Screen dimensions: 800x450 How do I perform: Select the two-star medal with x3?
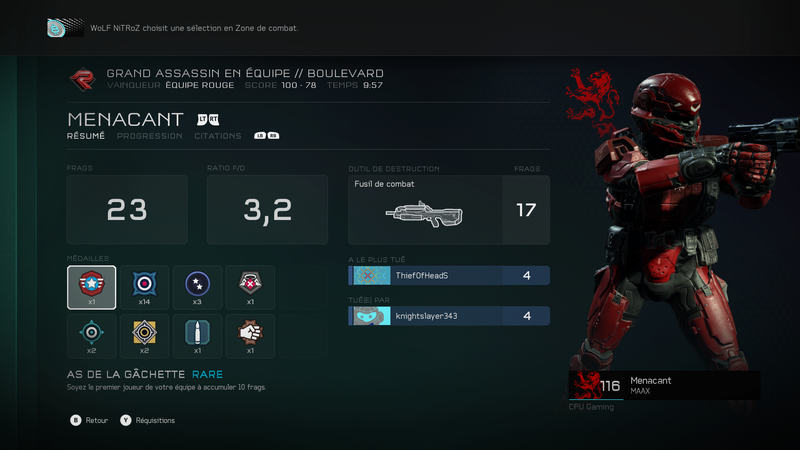click(x=197, y=288)
